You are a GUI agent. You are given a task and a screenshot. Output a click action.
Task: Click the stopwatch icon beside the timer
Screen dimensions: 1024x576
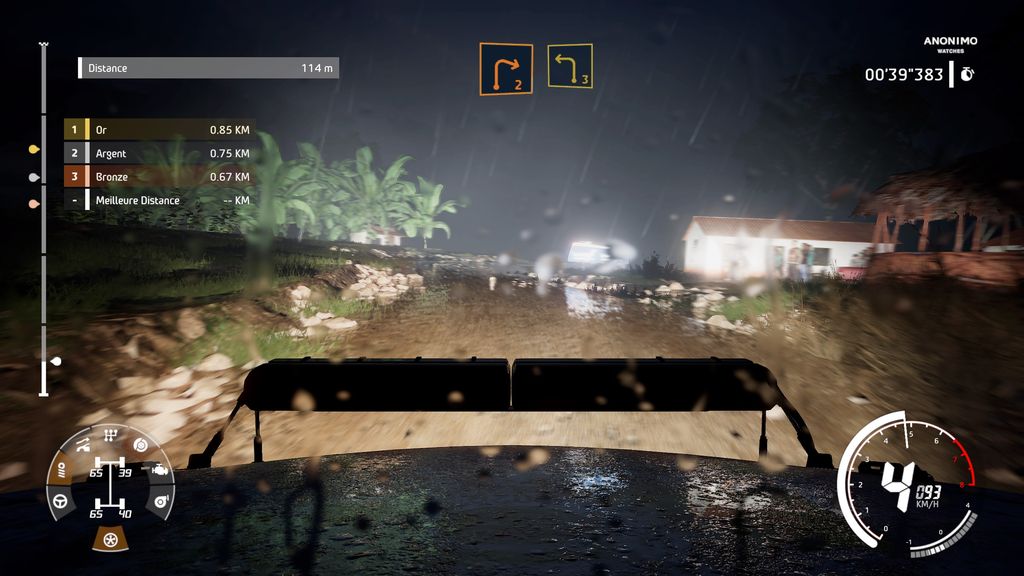[967, 74]
